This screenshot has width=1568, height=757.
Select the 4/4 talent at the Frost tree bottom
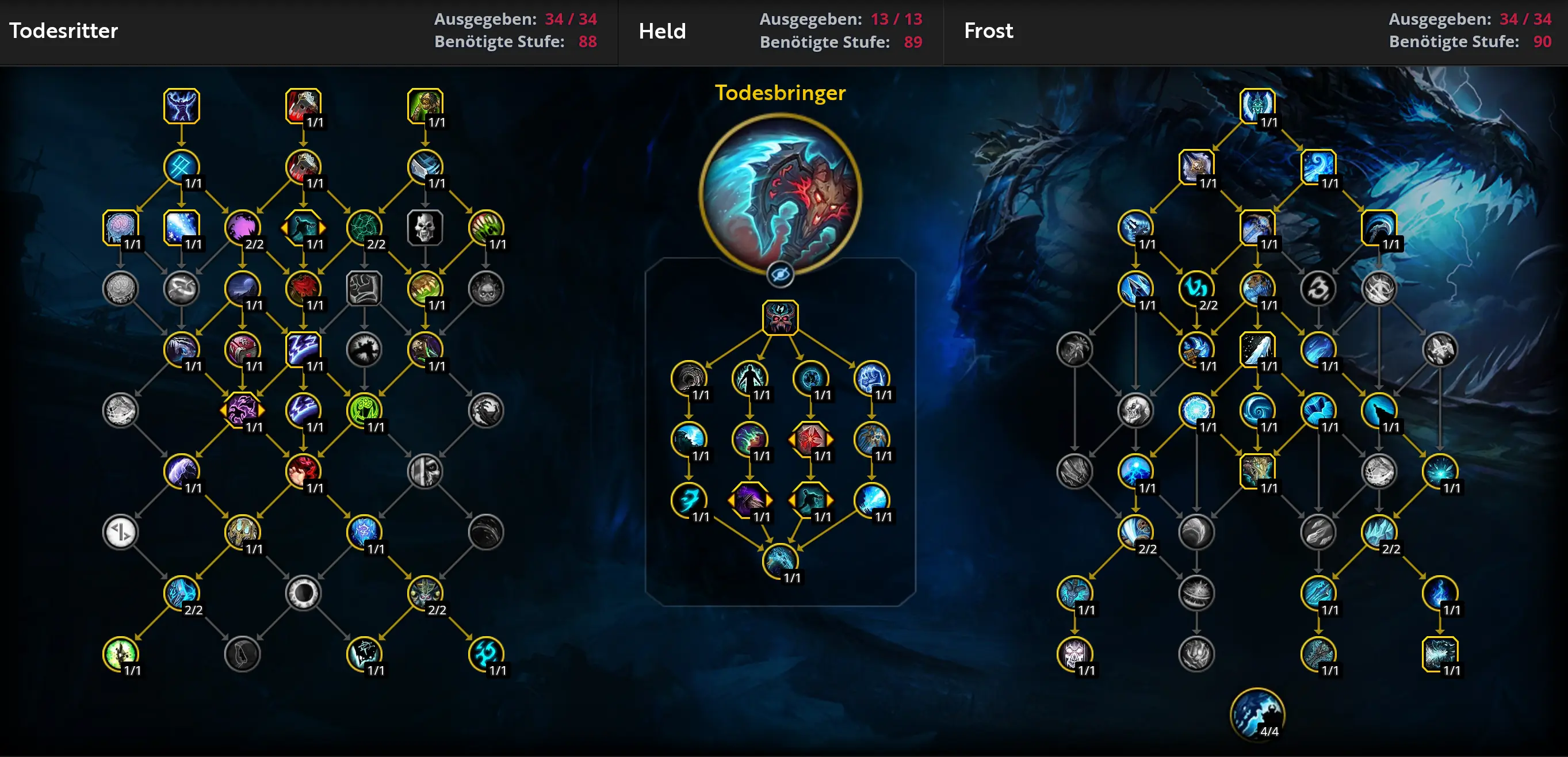tap(1257, 714)
